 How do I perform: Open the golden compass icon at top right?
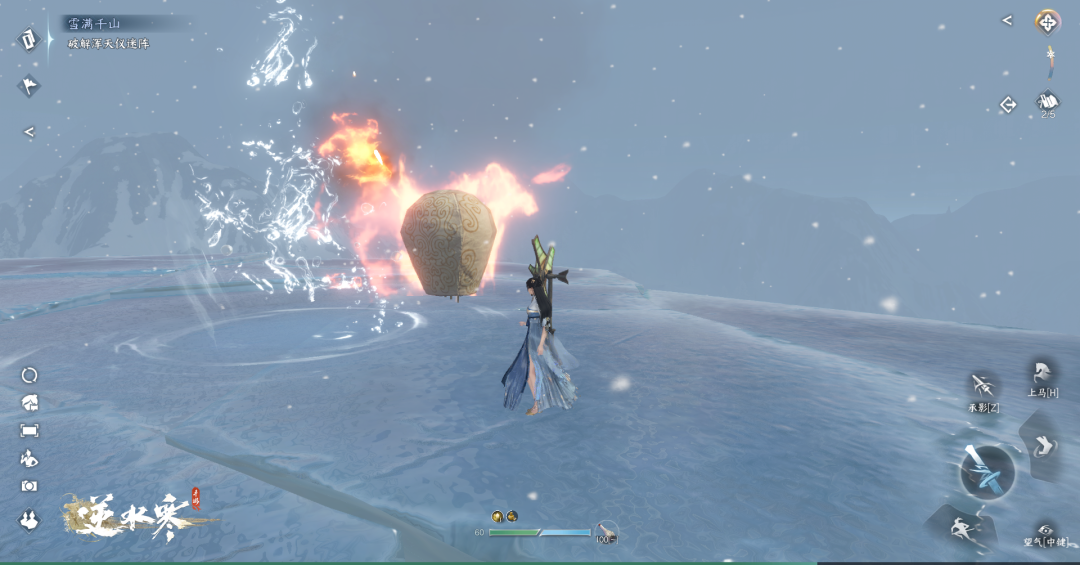[x=1047, y=21]
